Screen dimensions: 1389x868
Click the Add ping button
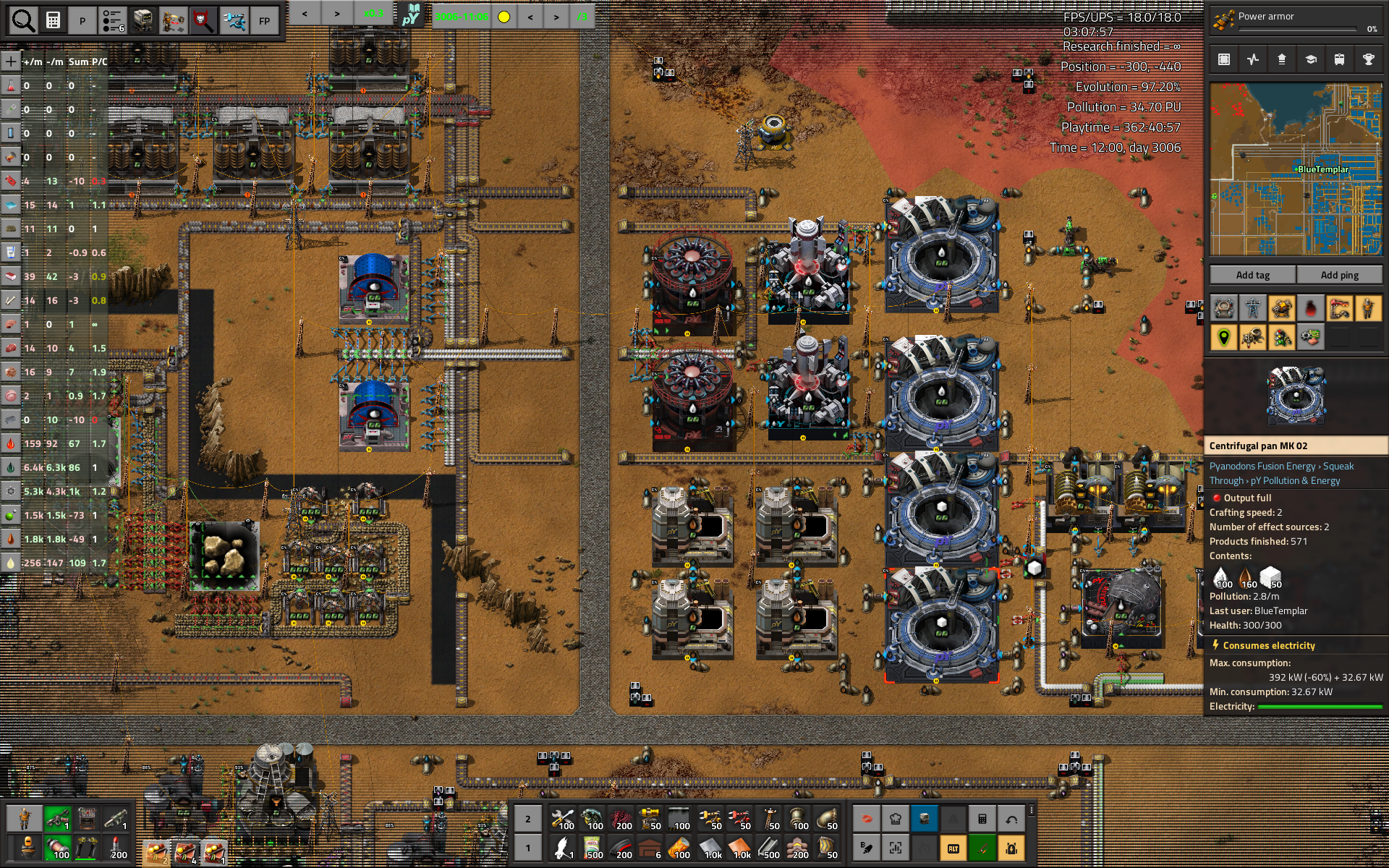click(x=1339, y=275)
